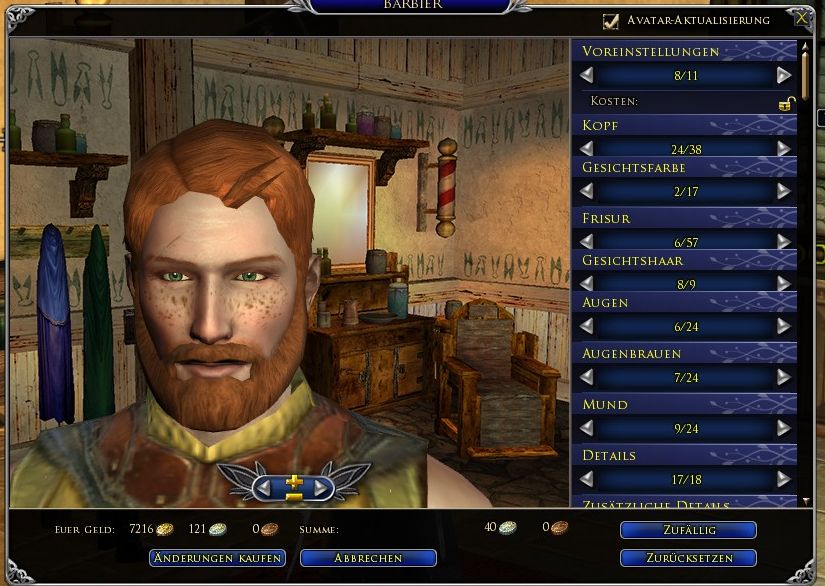Pick previous Augenbrauen option

586,377
